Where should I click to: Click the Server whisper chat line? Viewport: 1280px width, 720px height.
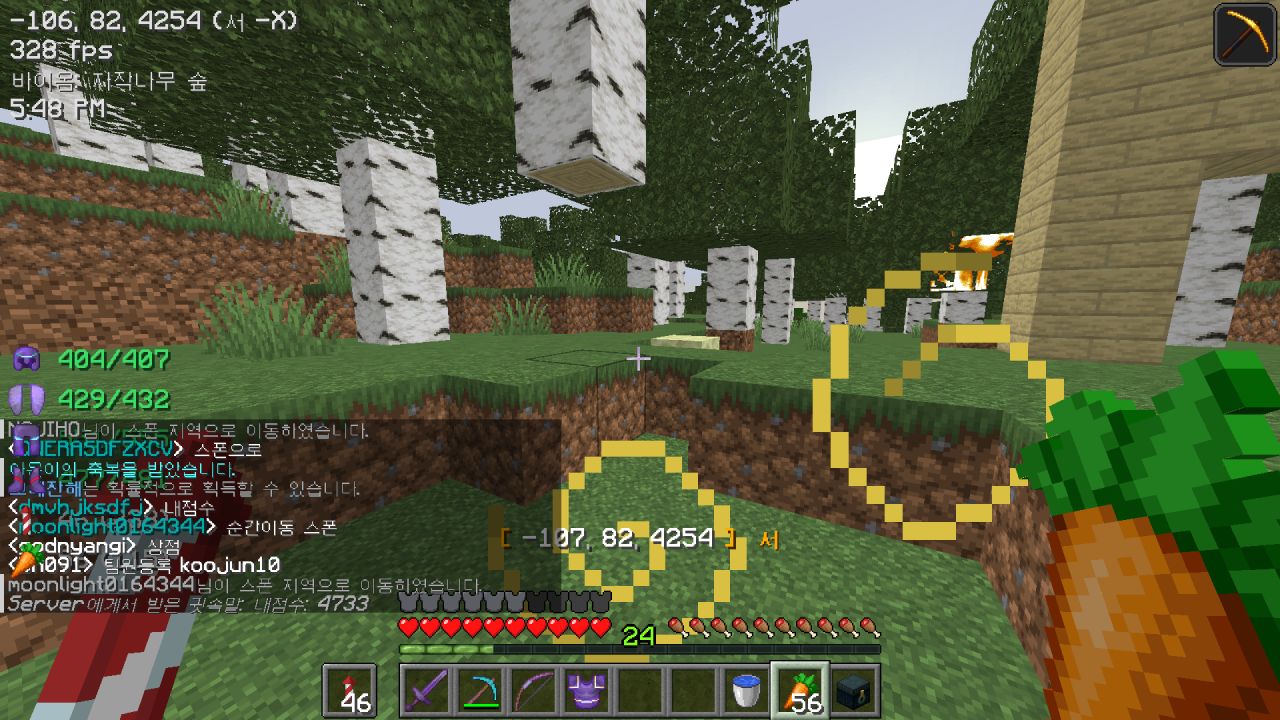(188, 604)
